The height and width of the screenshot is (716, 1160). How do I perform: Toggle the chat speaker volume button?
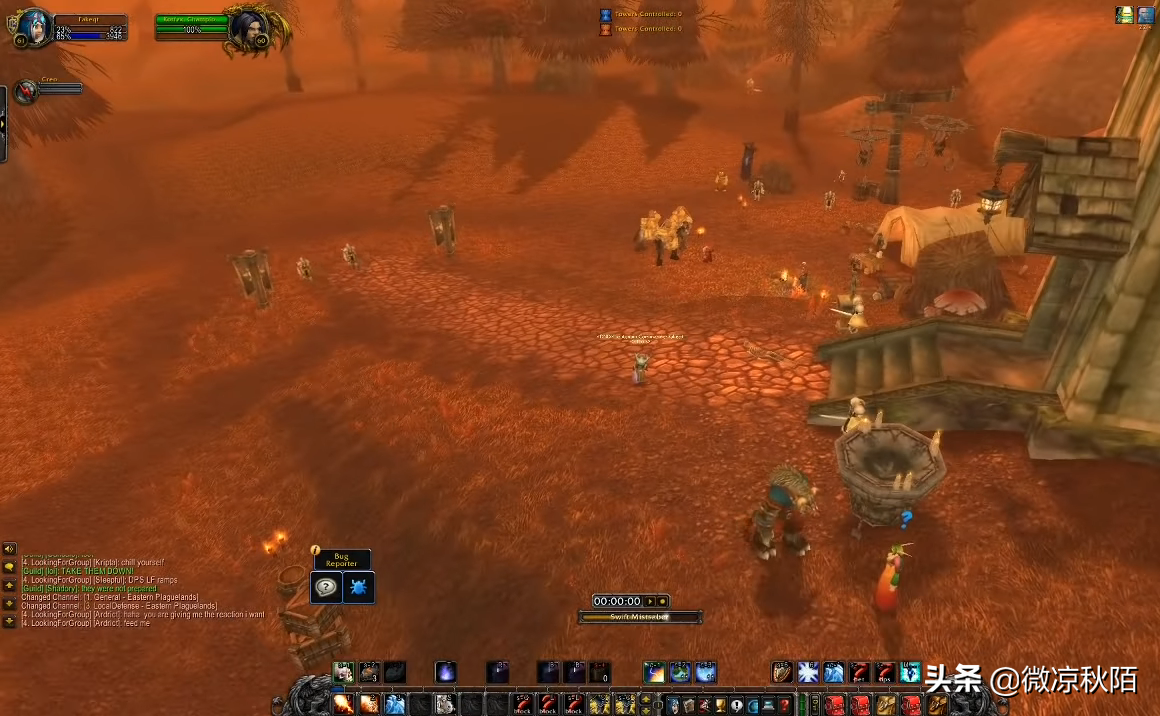click(x=9, y=549)
